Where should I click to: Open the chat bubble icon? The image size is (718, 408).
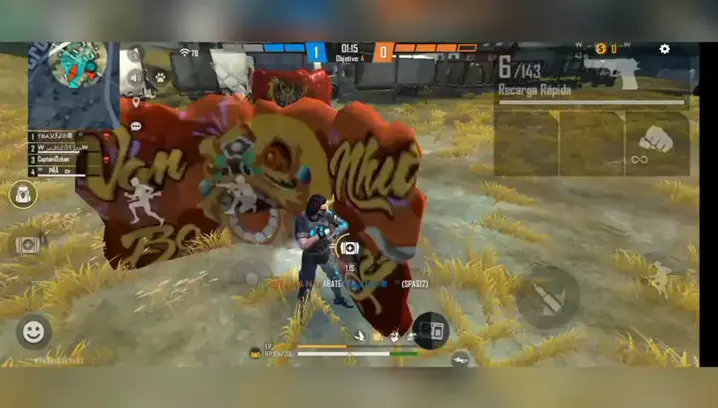[x=135, y=127]
